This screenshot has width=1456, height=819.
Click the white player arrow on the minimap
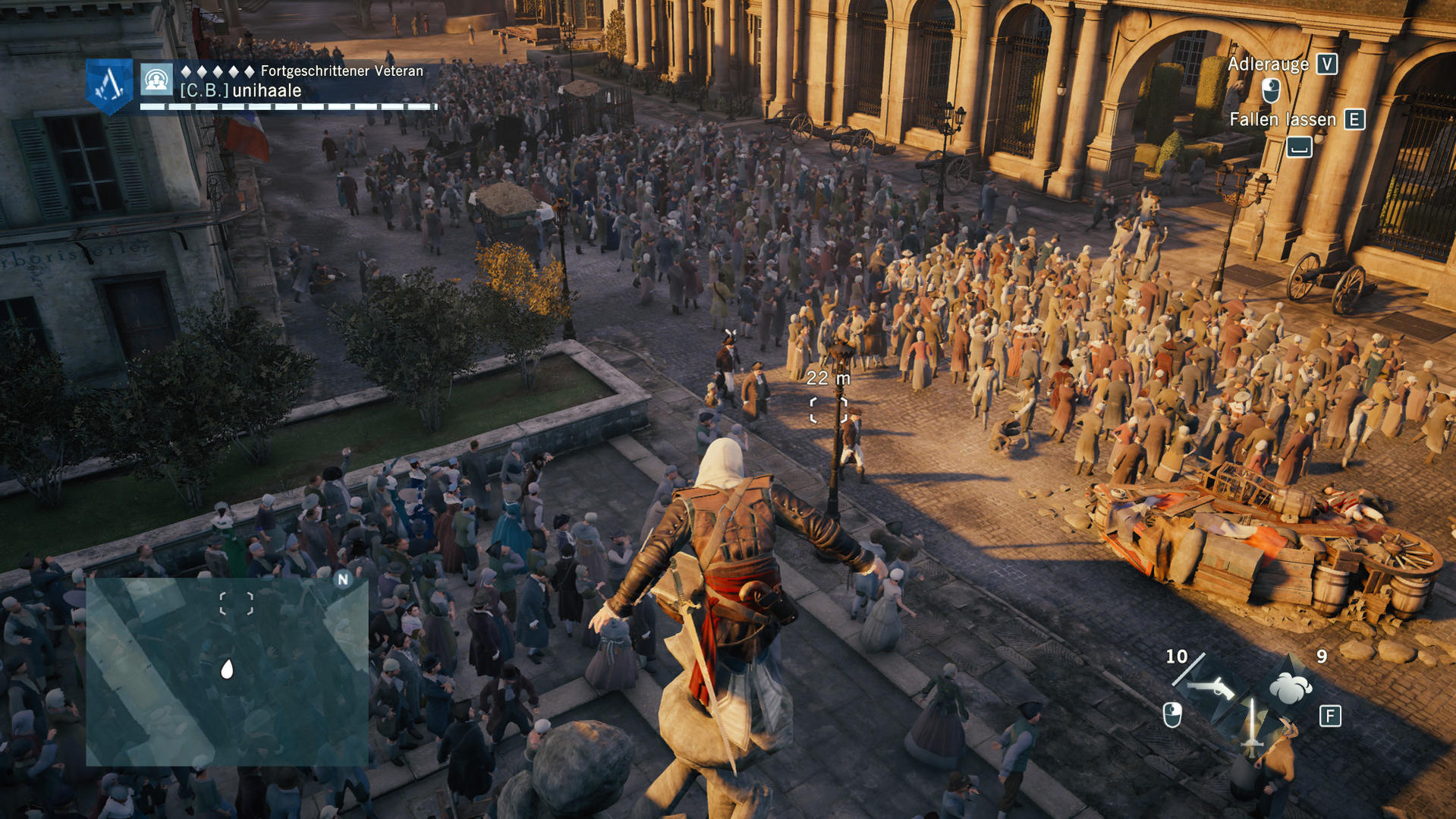226,669
